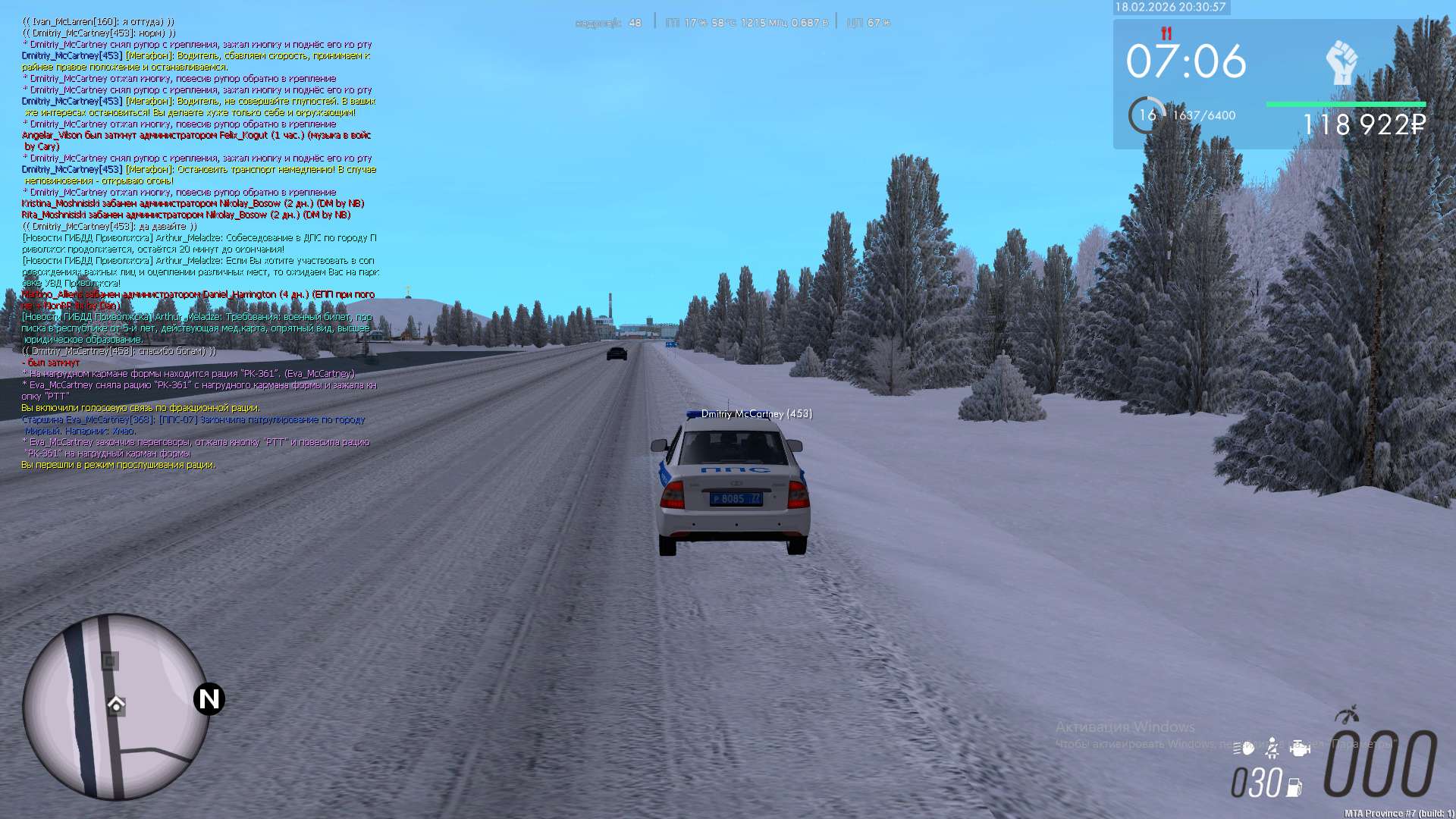1456x819 pixels.
Task: Click the player arrow marker on minimap
Action: (116, 704)
